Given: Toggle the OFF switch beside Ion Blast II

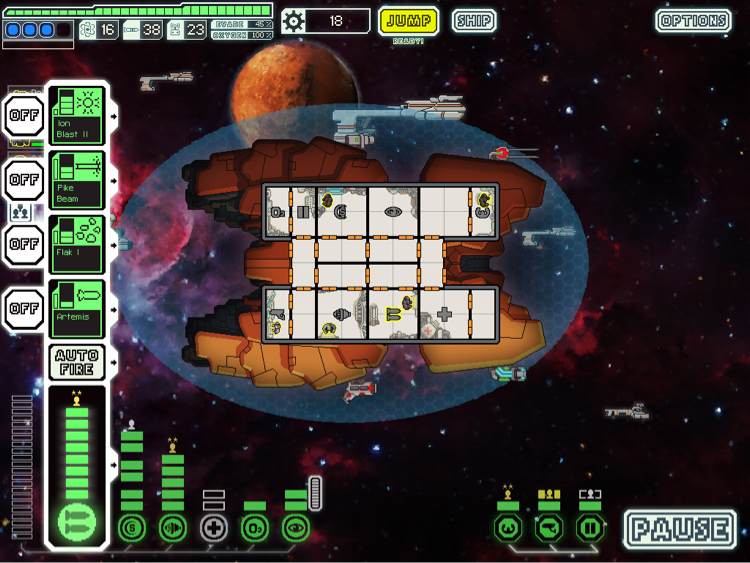Looking at the screenshot, I should 23,115.
